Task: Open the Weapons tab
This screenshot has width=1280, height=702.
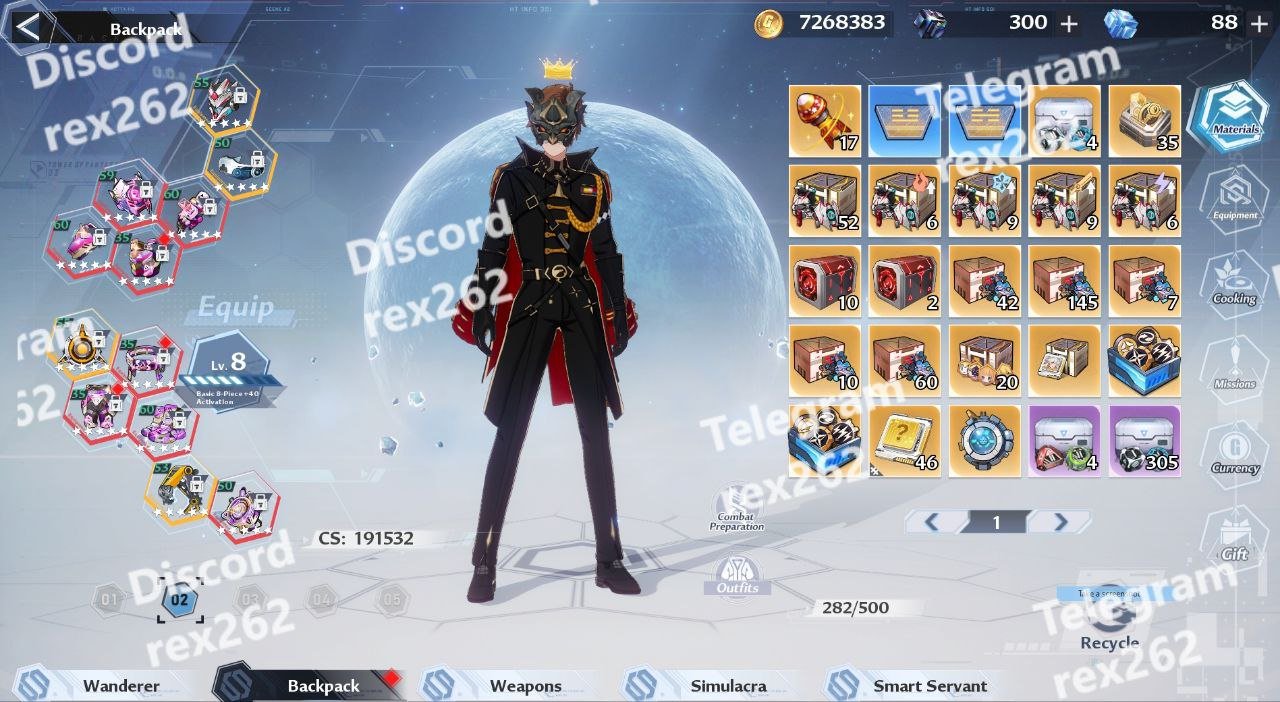Action: (525, 686)
